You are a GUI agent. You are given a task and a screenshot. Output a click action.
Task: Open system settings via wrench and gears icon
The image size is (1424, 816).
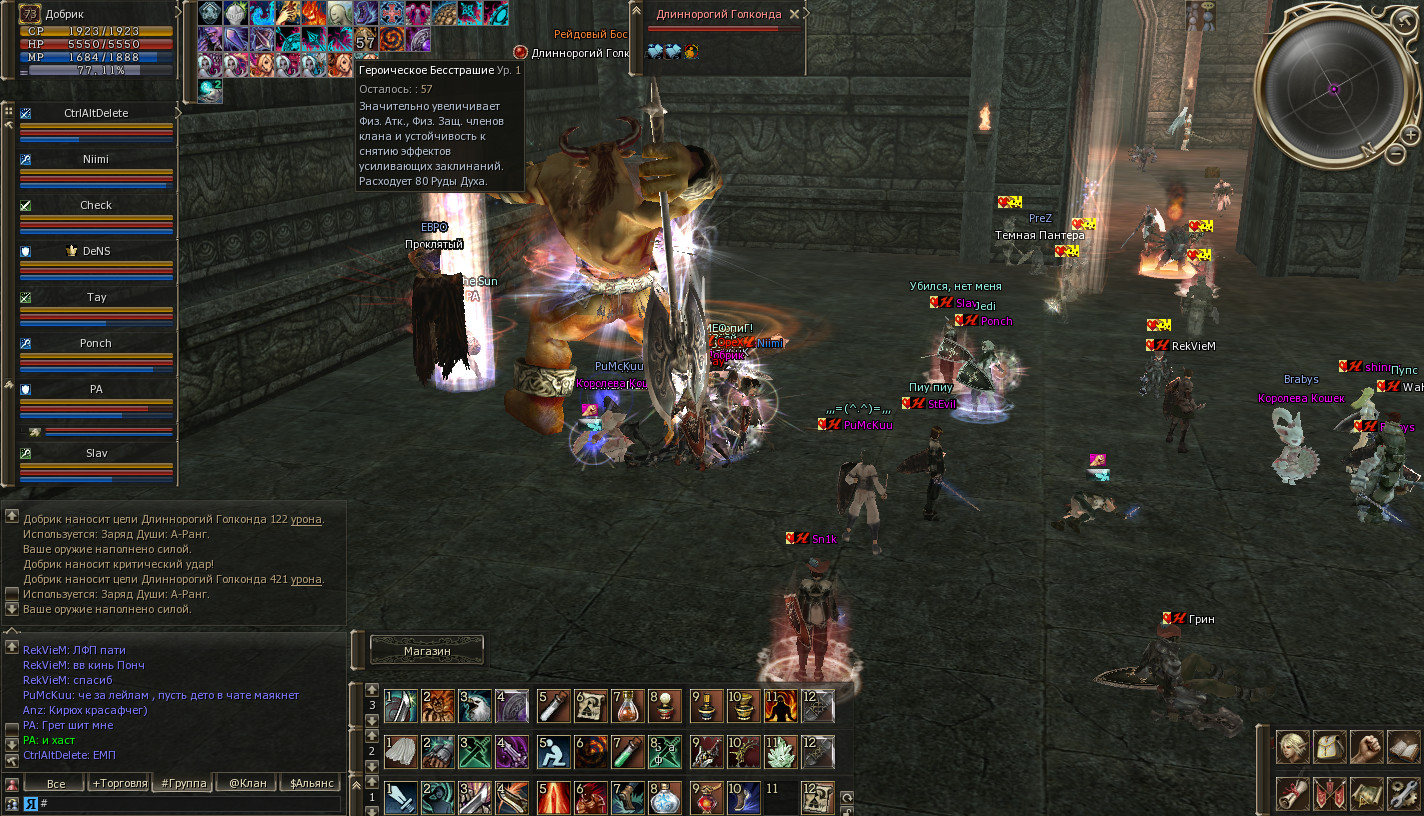[x=1403, y=794]
